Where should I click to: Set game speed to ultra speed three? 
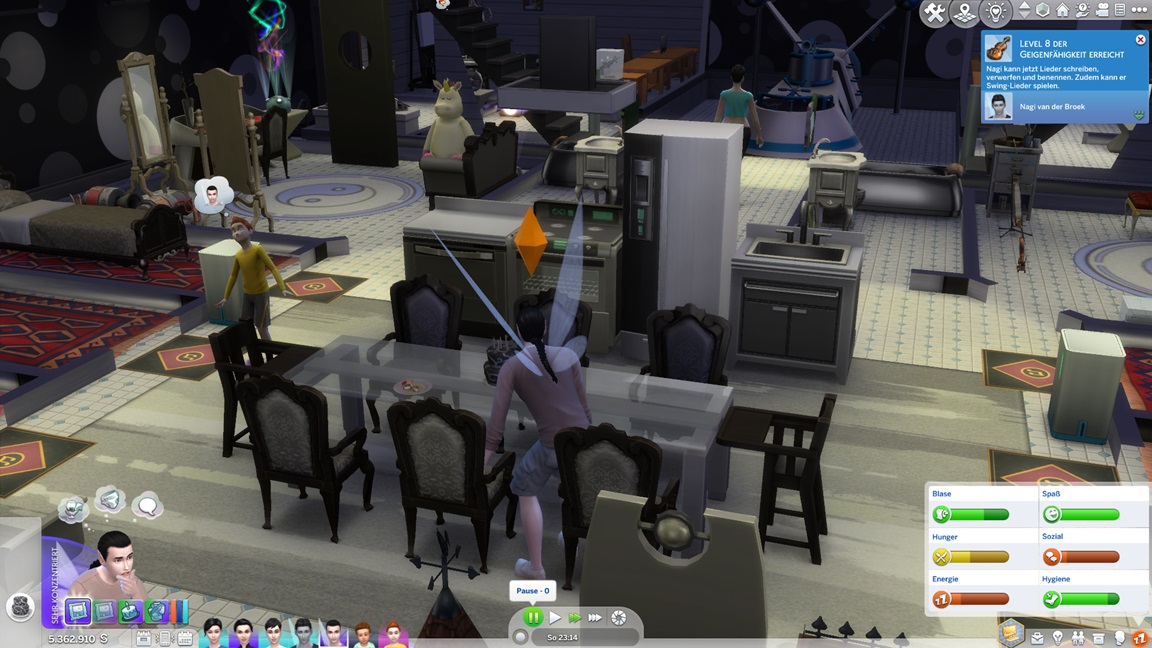click(x=596, y=618)
